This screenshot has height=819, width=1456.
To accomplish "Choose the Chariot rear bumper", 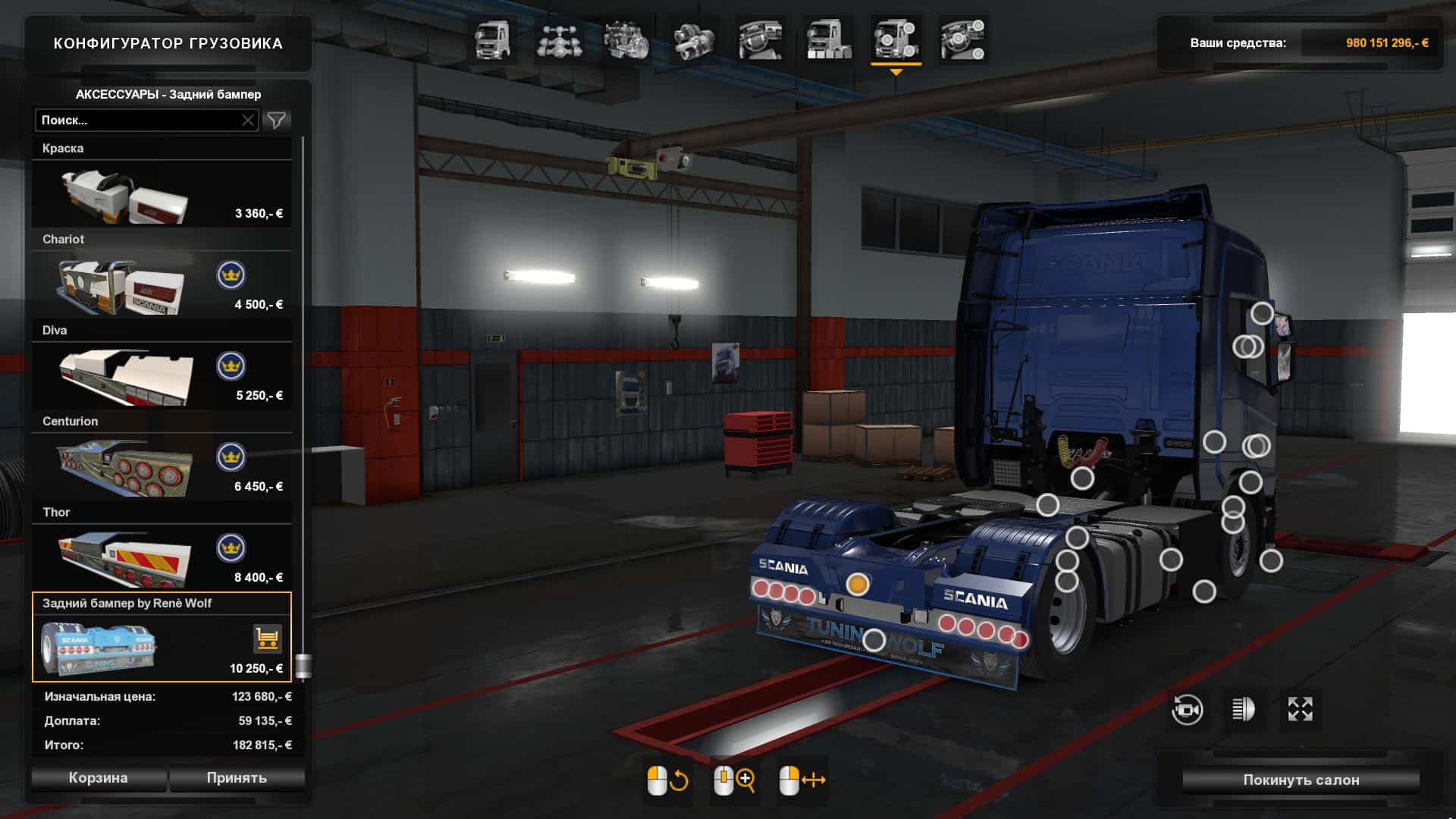I will pos(162,286).
